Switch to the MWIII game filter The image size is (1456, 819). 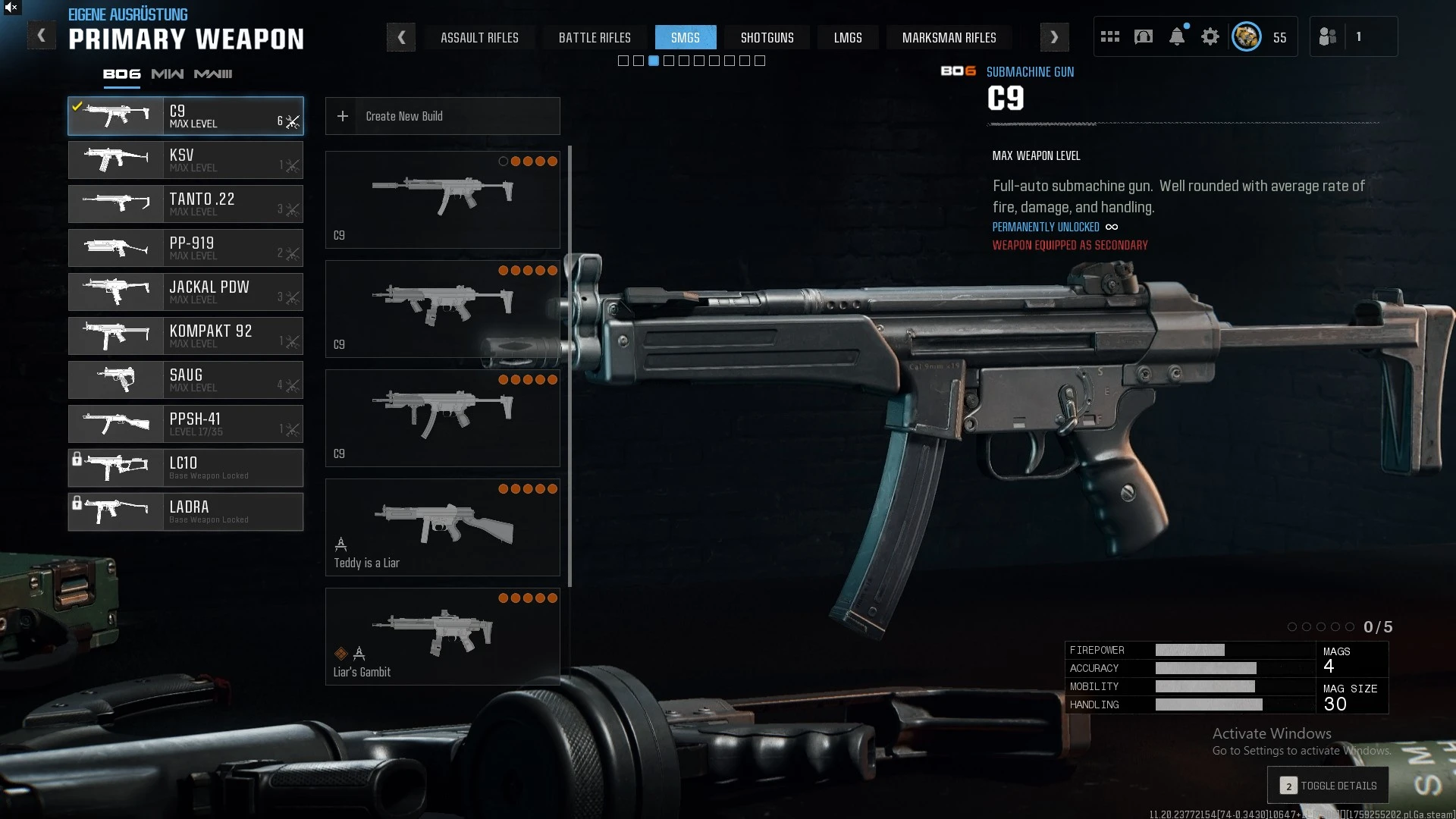tap(213, 74)
